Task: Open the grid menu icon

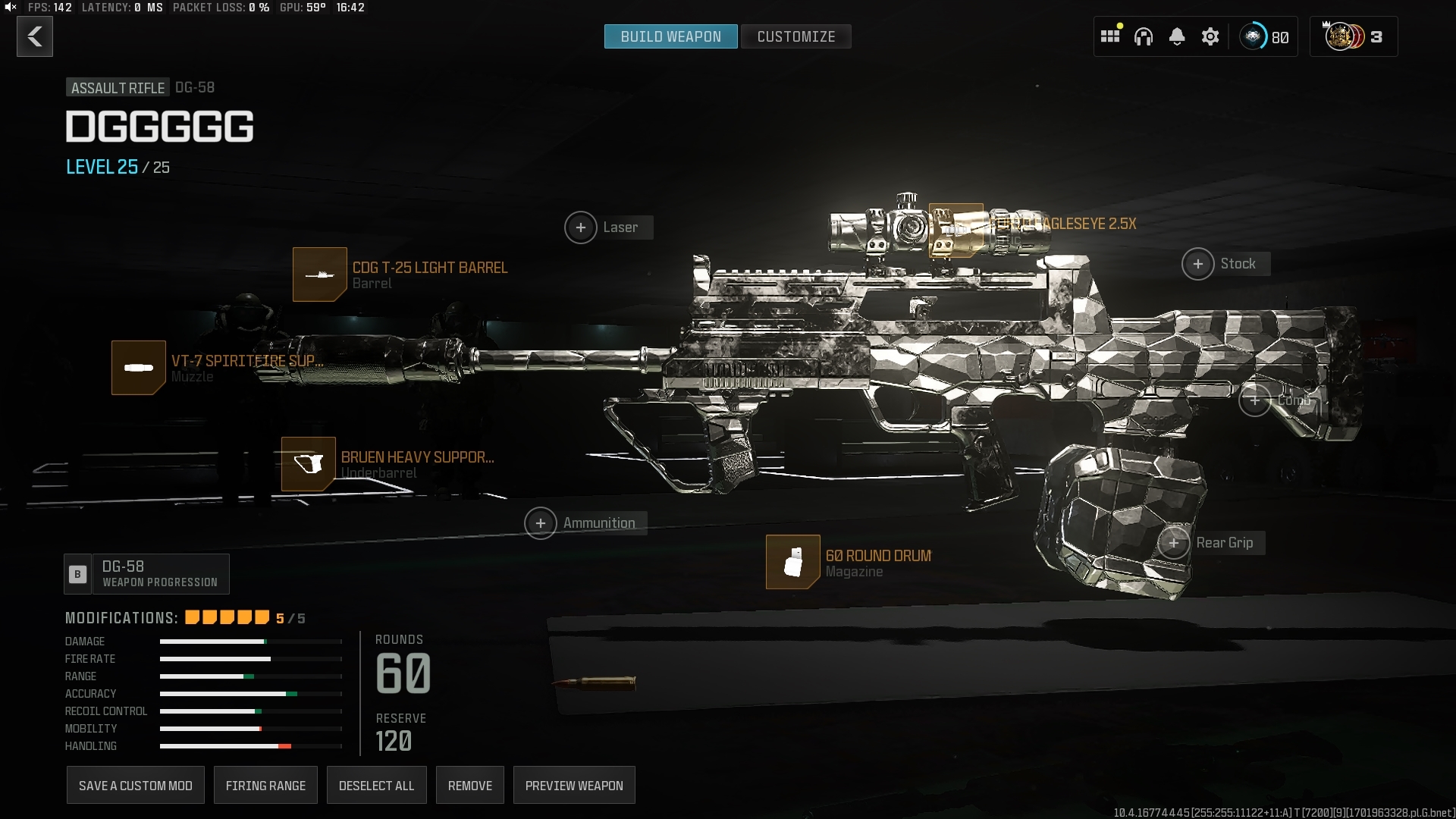Action: (x=1110, y=36)
